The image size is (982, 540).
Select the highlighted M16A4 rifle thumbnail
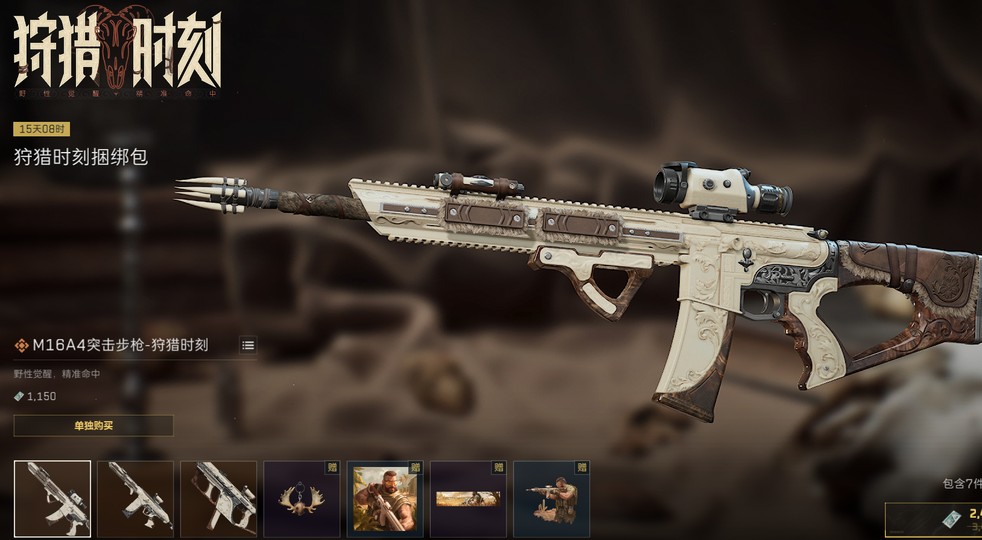(x=52, y=498)
